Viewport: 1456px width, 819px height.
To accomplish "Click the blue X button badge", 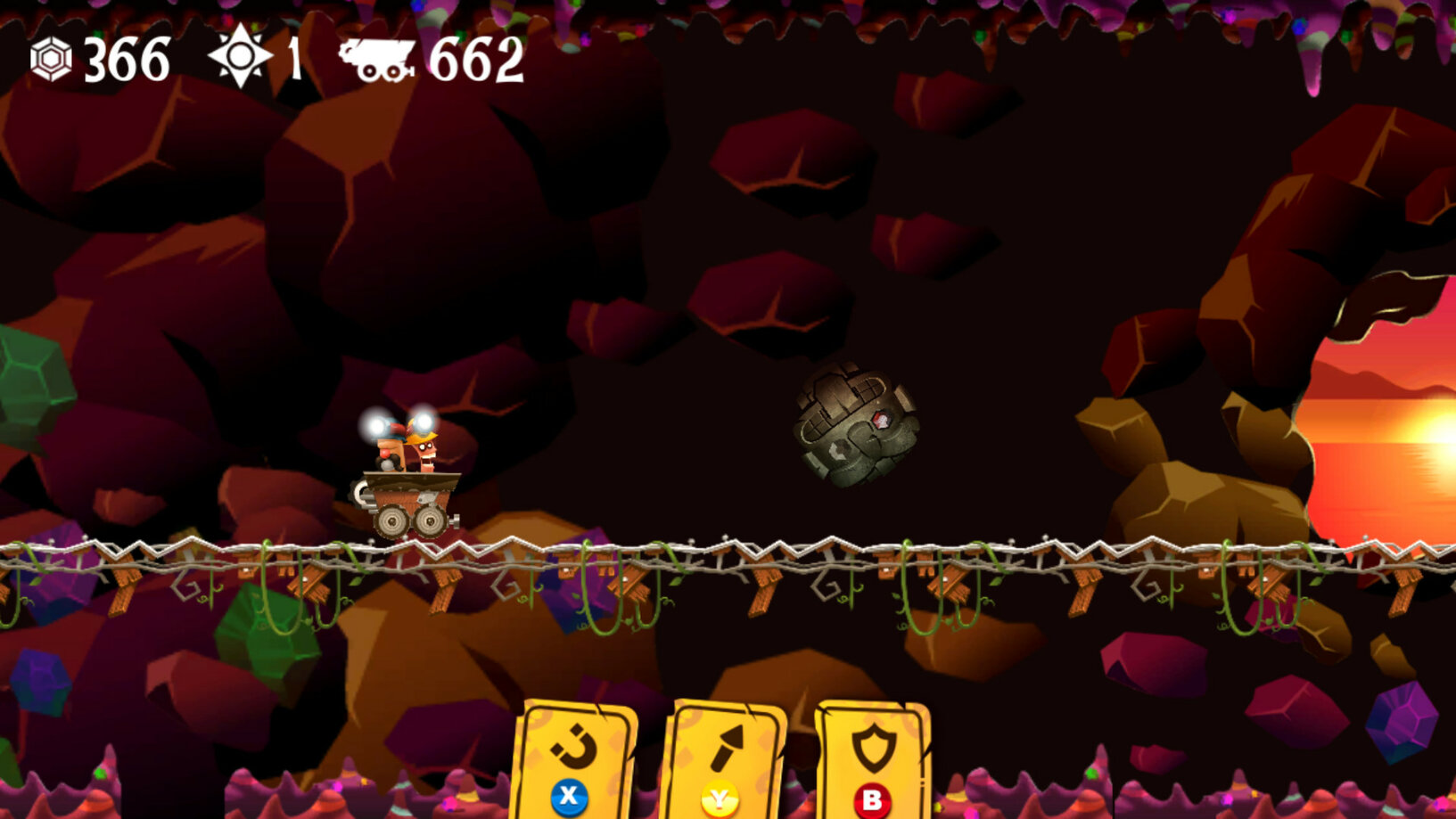I will tap(571, 798).
